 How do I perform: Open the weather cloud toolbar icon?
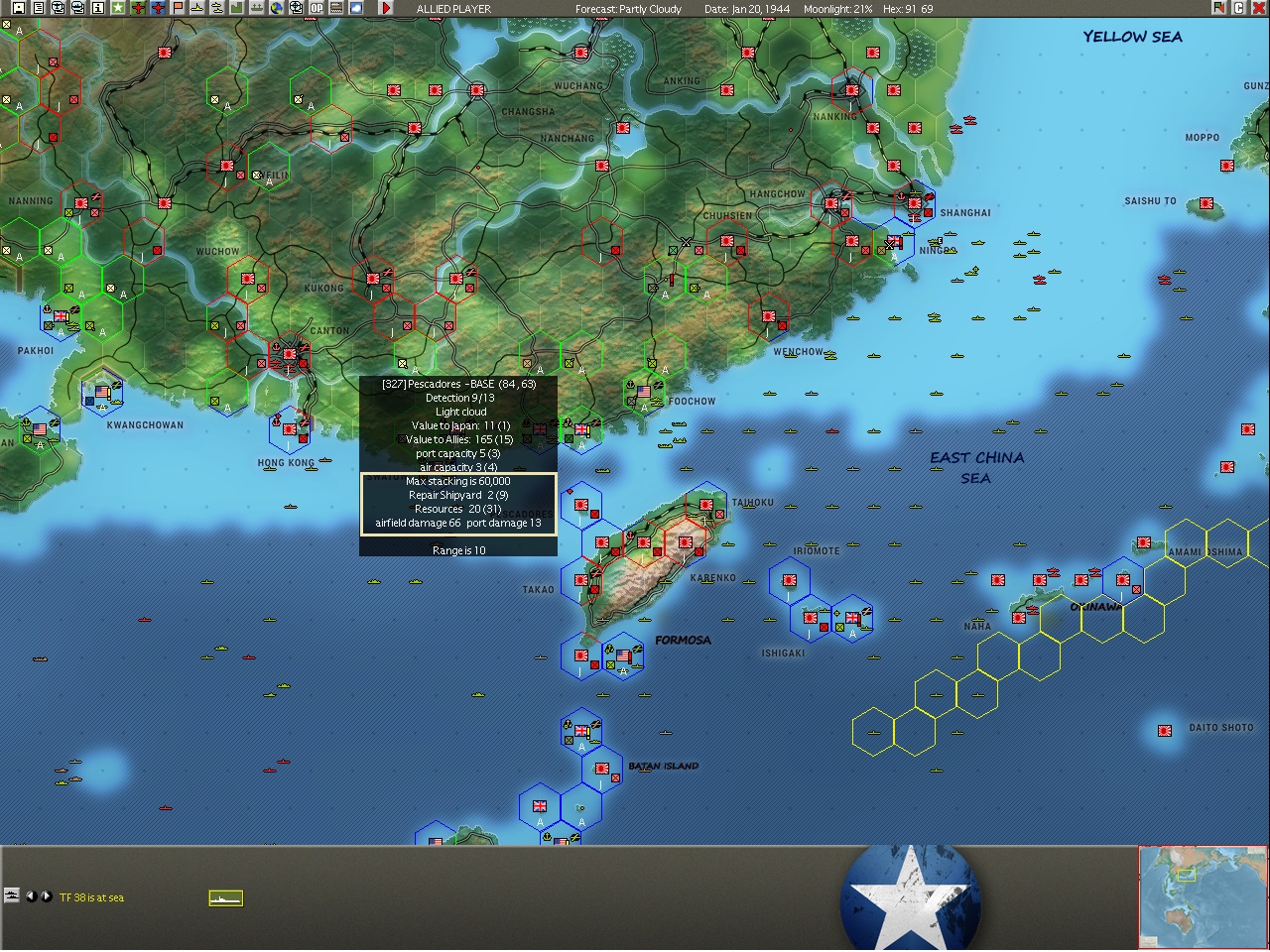pos(356,8)
